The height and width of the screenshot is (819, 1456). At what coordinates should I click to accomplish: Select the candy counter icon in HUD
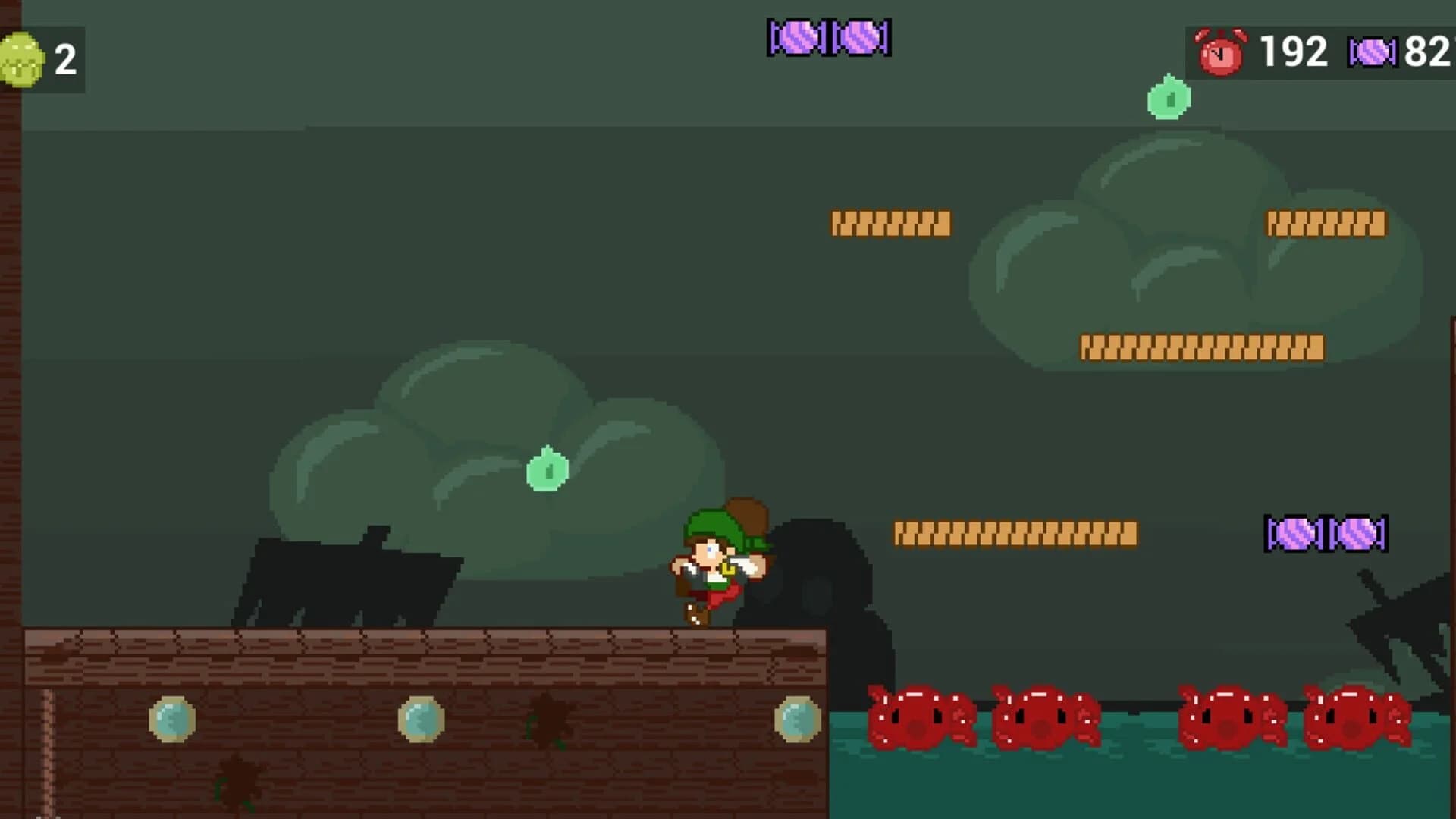[x=1369, y=53]
